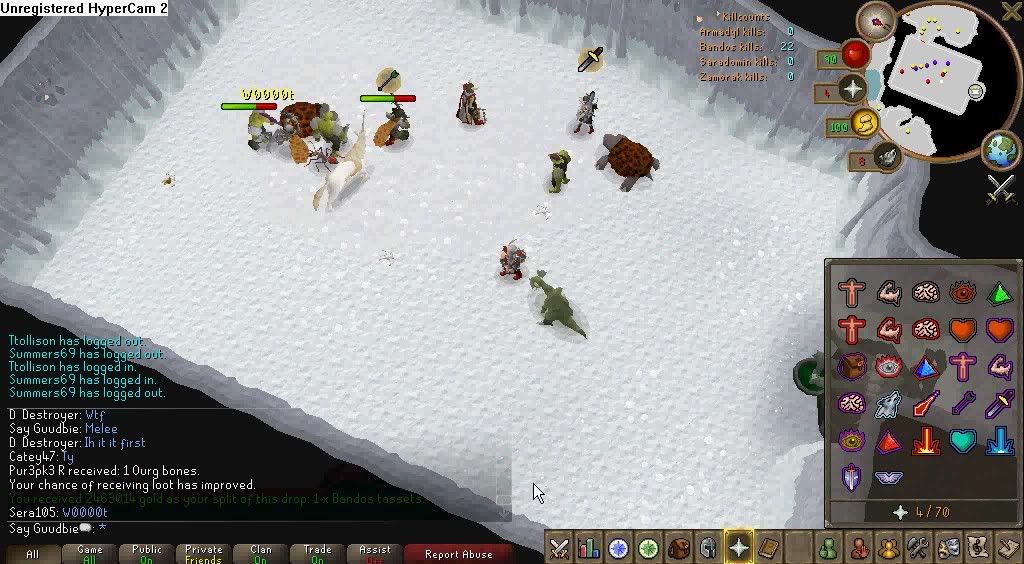Toggle the Assist chat filter

coord(375,553)
